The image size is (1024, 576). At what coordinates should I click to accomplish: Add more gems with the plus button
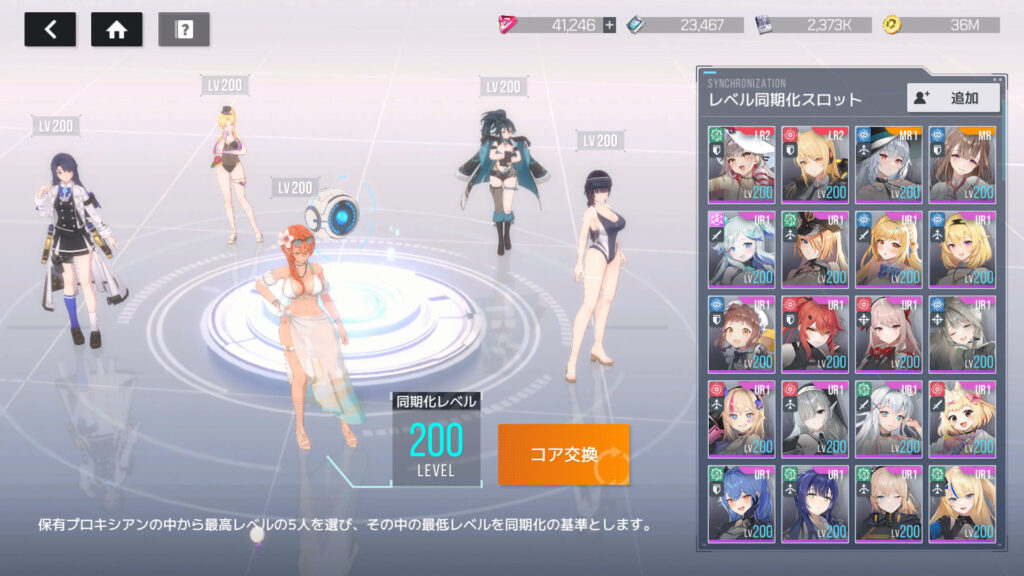[x=609, y=25]
